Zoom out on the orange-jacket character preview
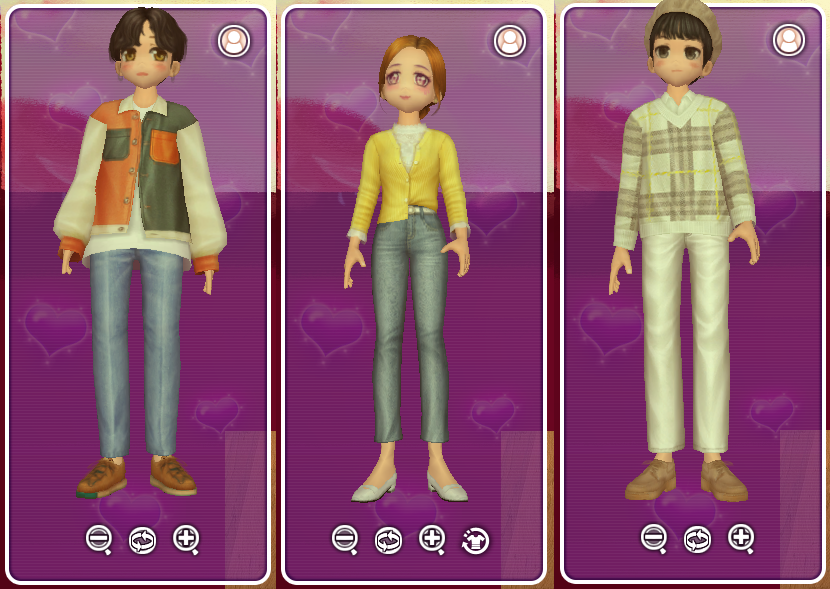The height and width of the screenshot is (589, 830). pos(98,539)
